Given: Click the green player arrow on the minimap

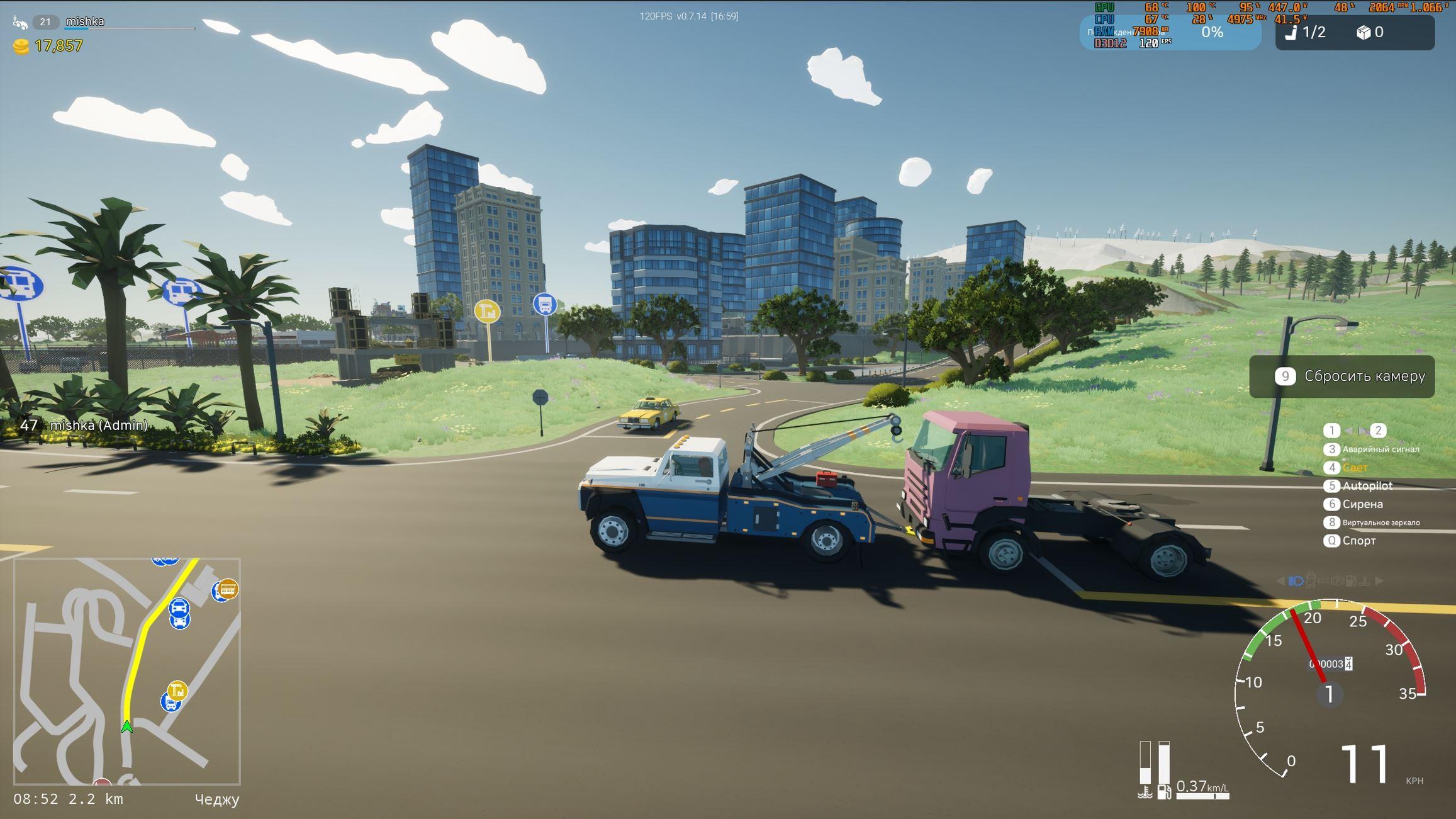Looking at the screenshot, I should coord(127,727).
